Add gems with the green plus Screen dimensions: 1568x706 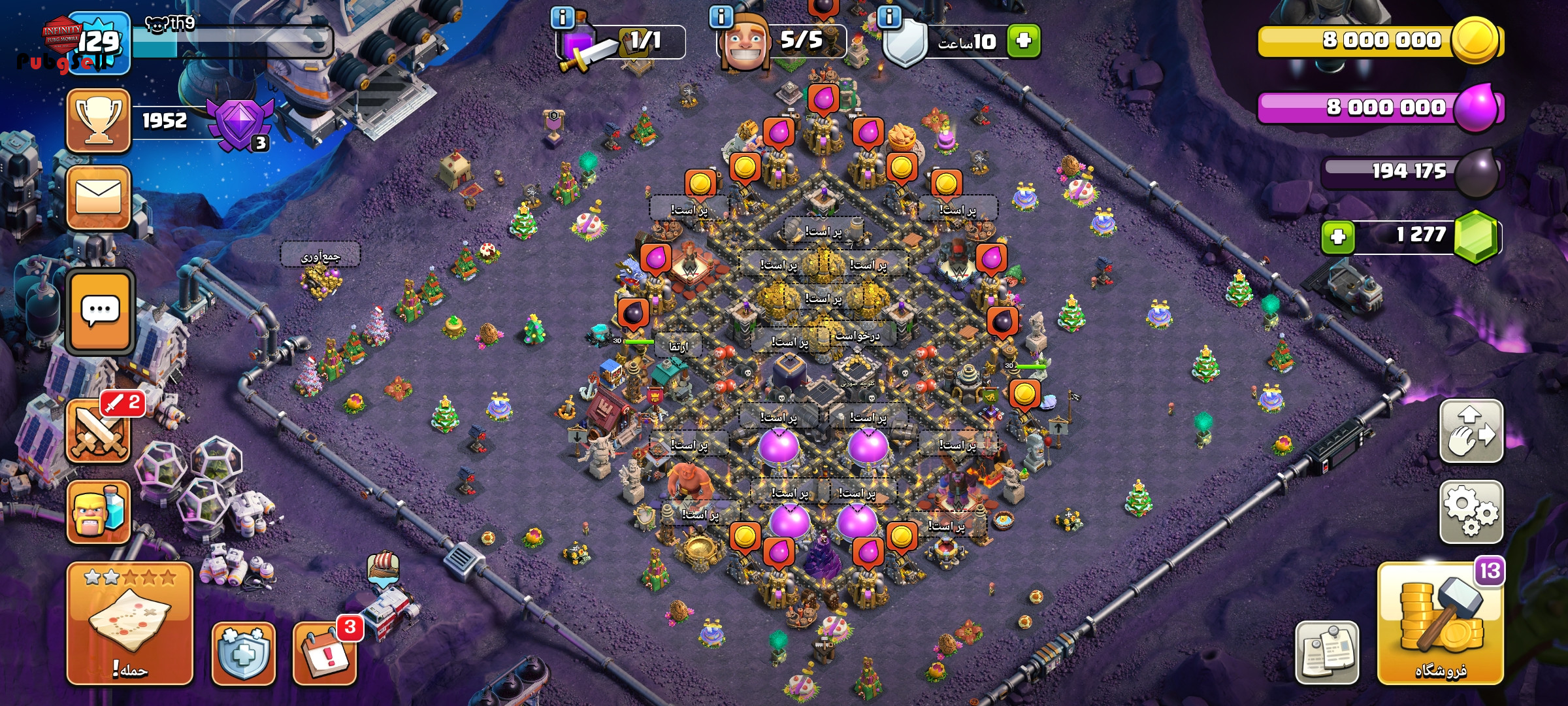tap(1337, 236)
